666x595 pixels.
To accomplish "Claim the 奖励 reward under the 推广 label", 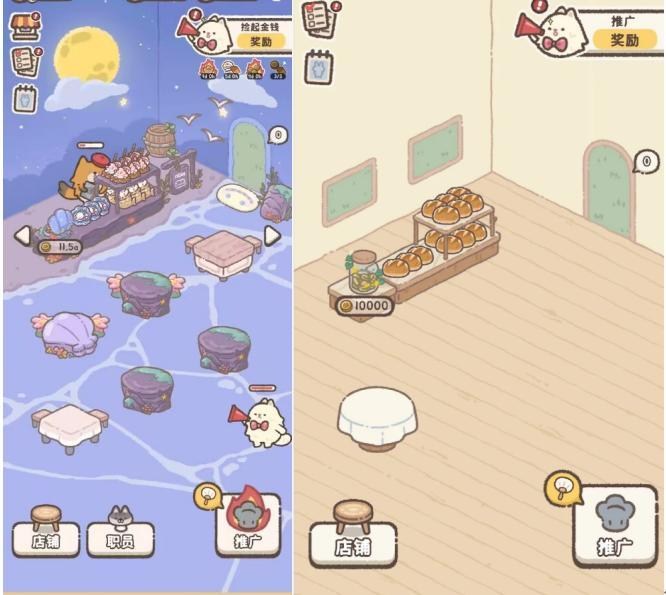I will [624, 39].
